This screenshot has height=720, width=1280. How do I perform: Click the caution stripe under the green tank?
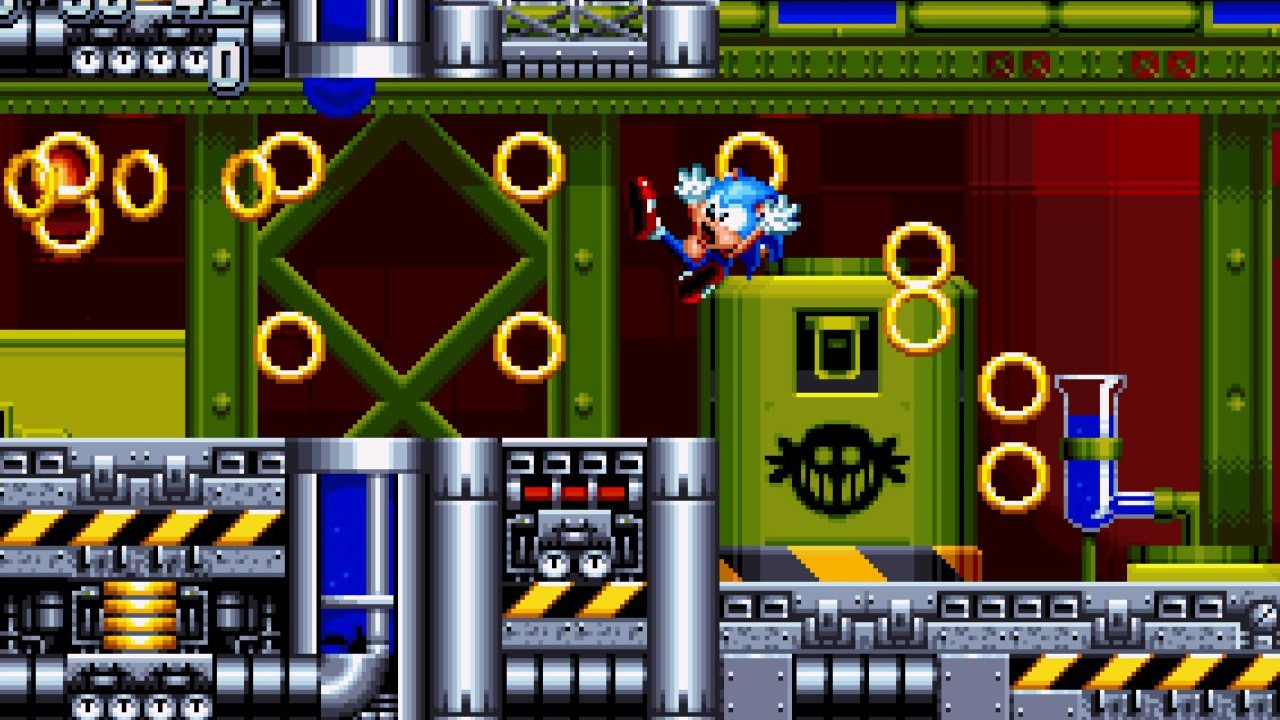point(840,565)
